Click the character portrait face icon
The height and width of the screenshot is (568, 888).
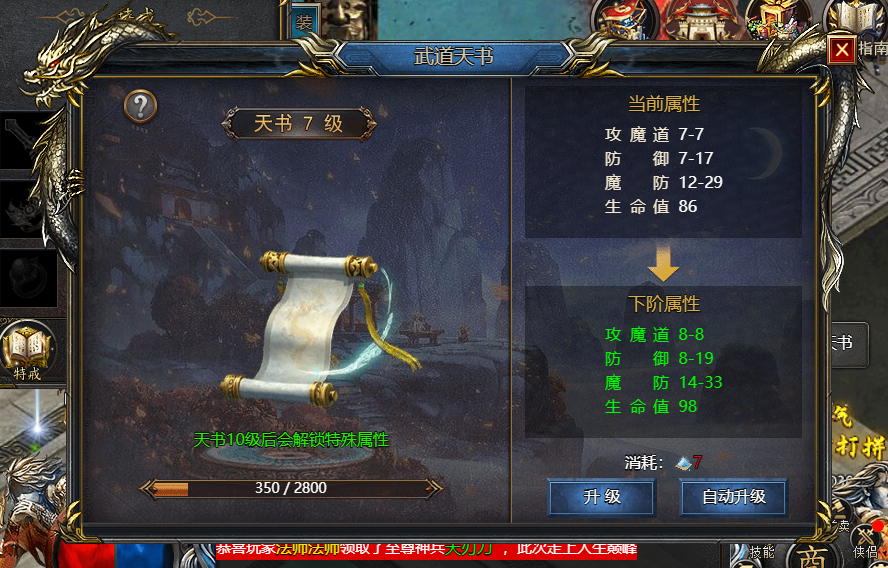pos(348,17)
